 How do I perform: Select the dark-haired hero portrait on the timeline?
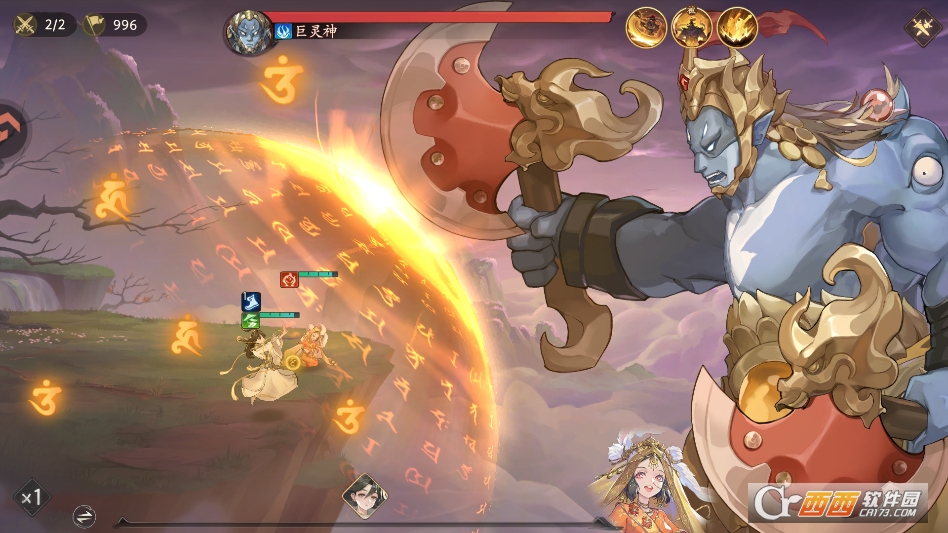[364, 495]
